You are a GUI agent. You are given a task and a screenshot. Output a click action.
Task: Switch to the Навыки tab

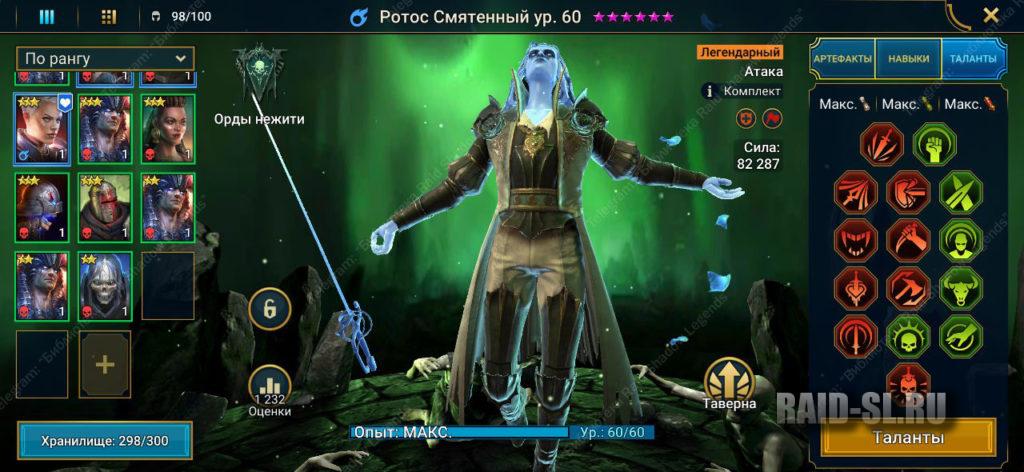(x=908, y=59)
